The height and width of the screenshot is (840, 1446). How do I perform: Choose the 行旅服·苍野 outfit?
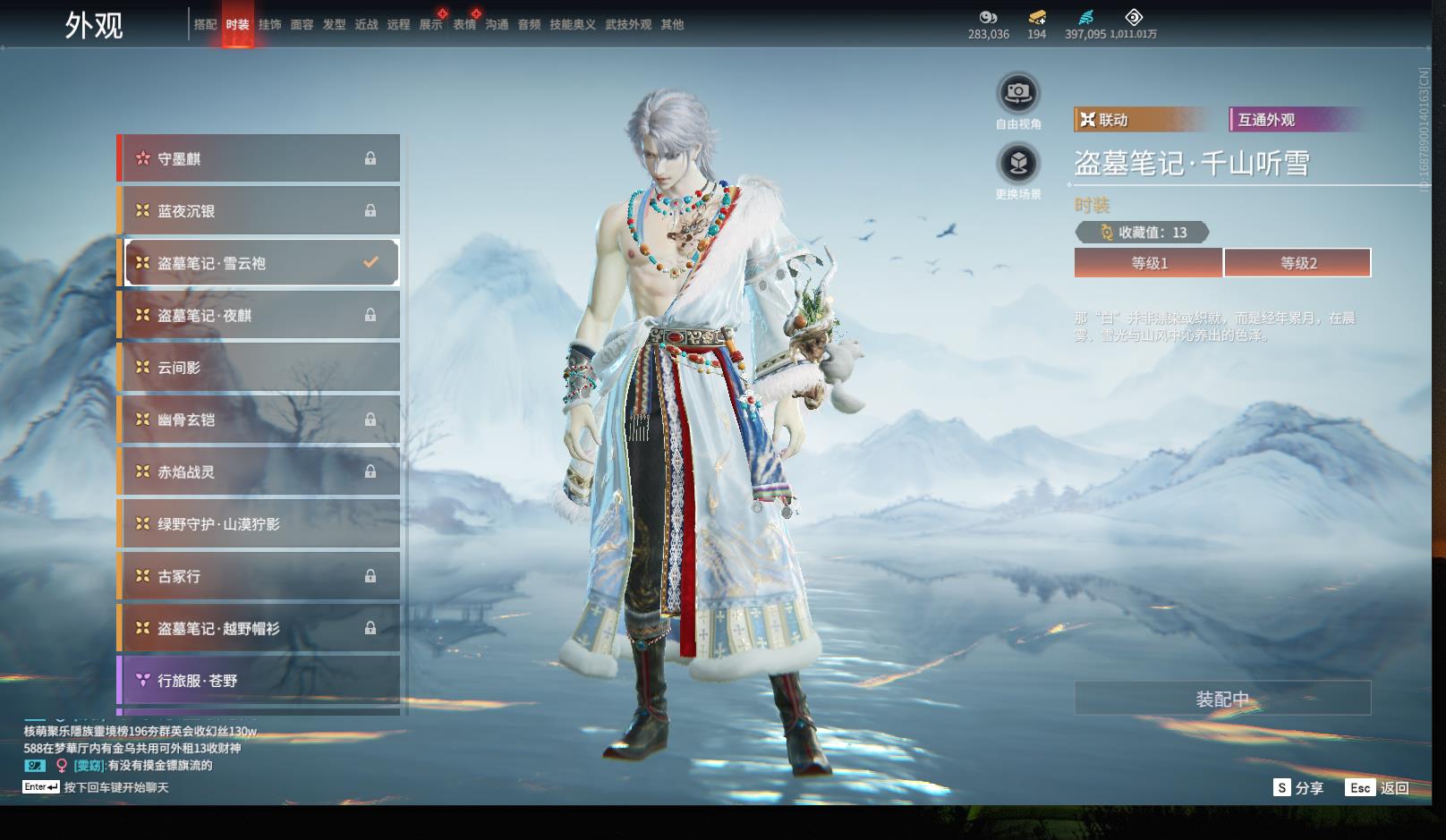point(259,681)
